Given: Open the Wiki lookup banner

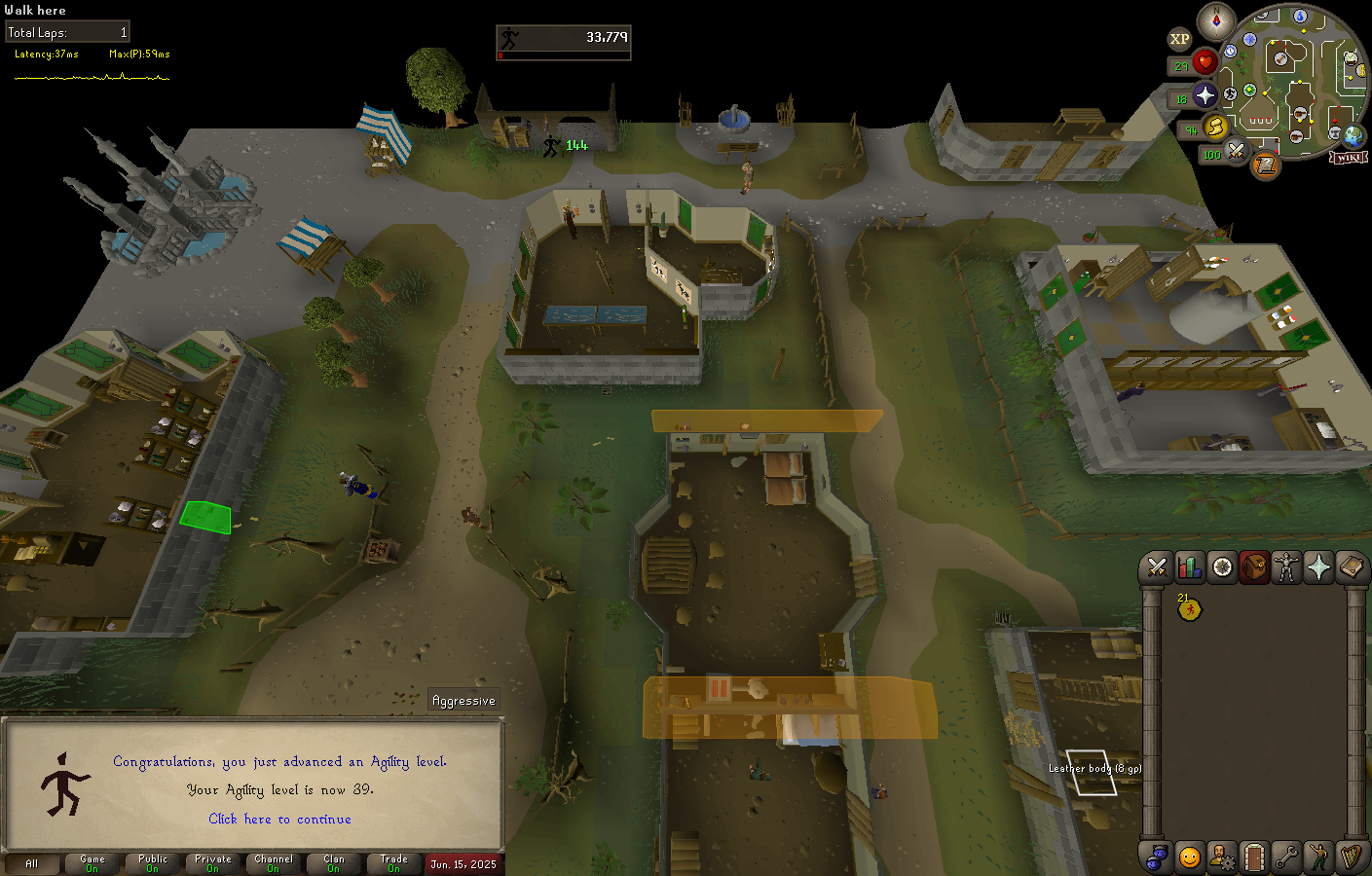Looking at the screenshot, I should coord(1350,157).
